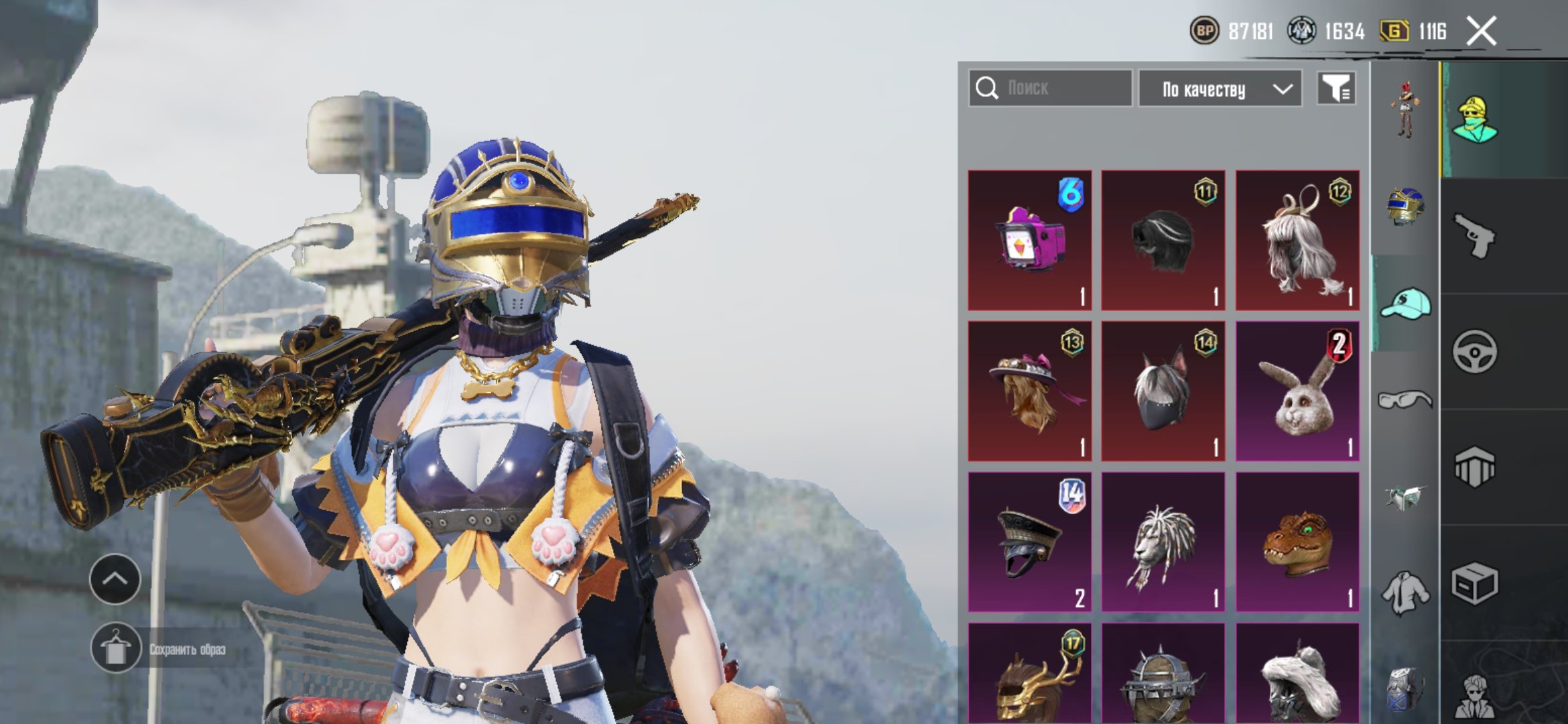Screen dimensions: 1568x724
Task: Switch to the pistol weapons tab
Action: click(x=1474, y=235)
